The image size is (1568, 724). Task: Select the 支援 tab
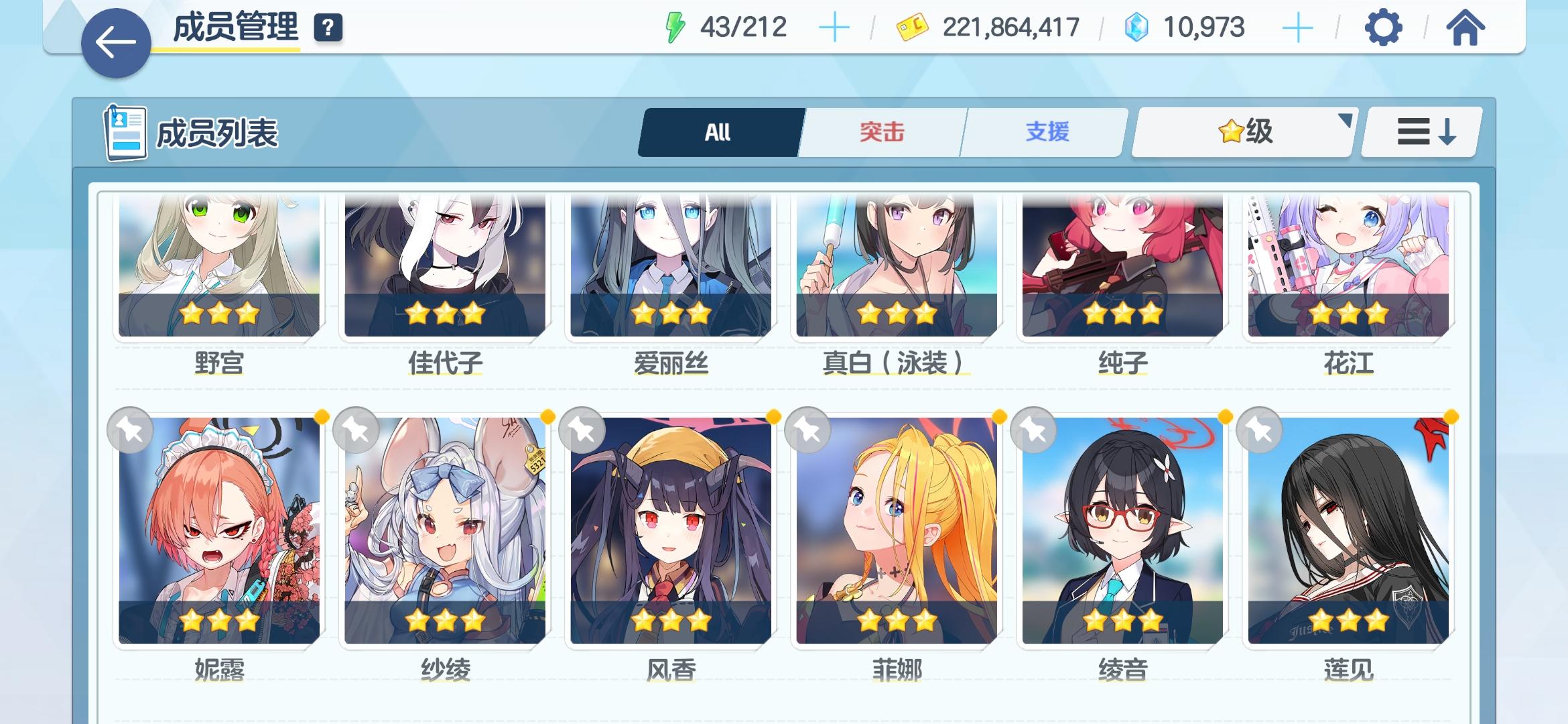point(1045,131)
